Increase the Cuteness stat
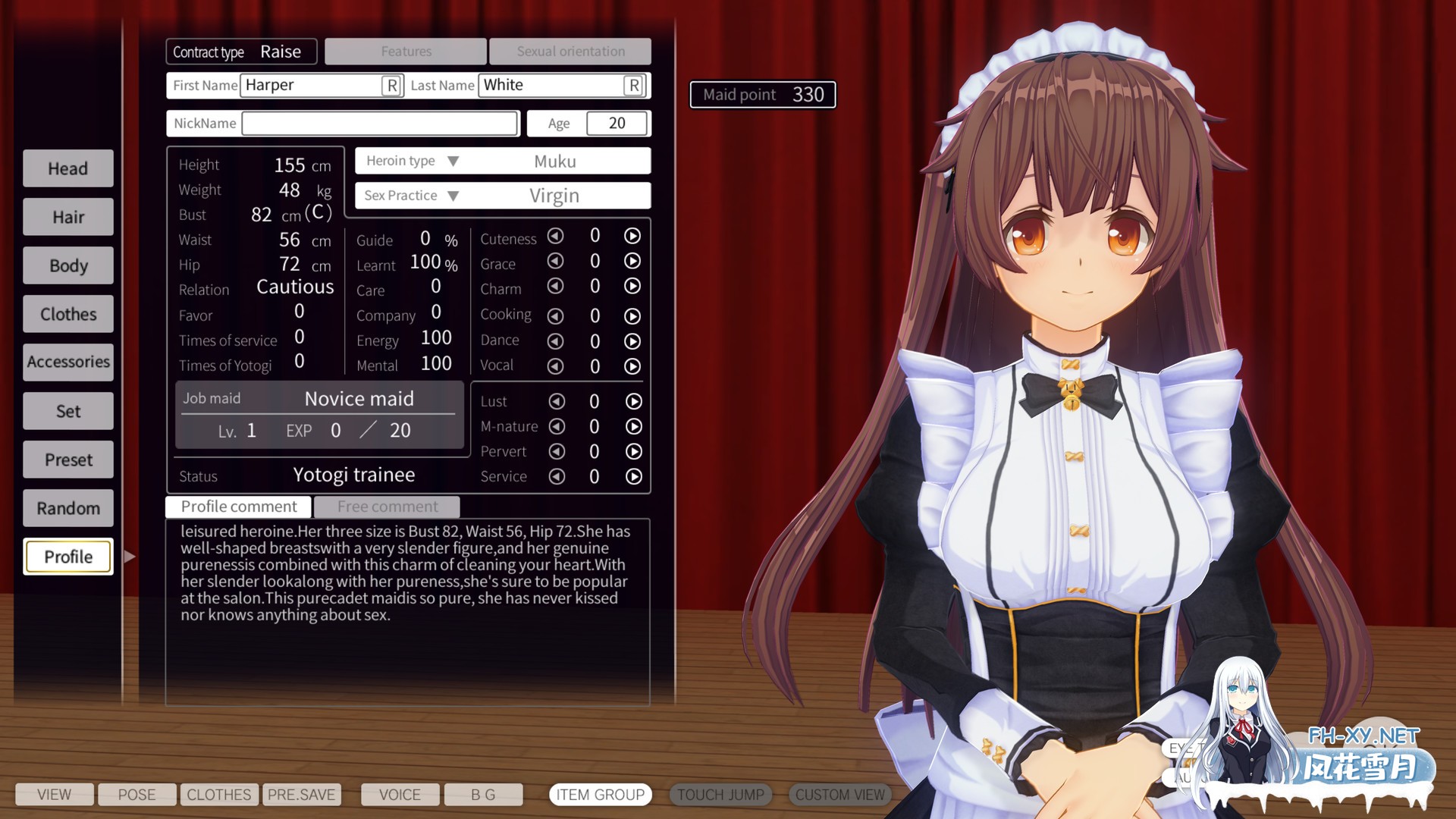This screenshot has height=819, width=1456. tap(632, 236)
